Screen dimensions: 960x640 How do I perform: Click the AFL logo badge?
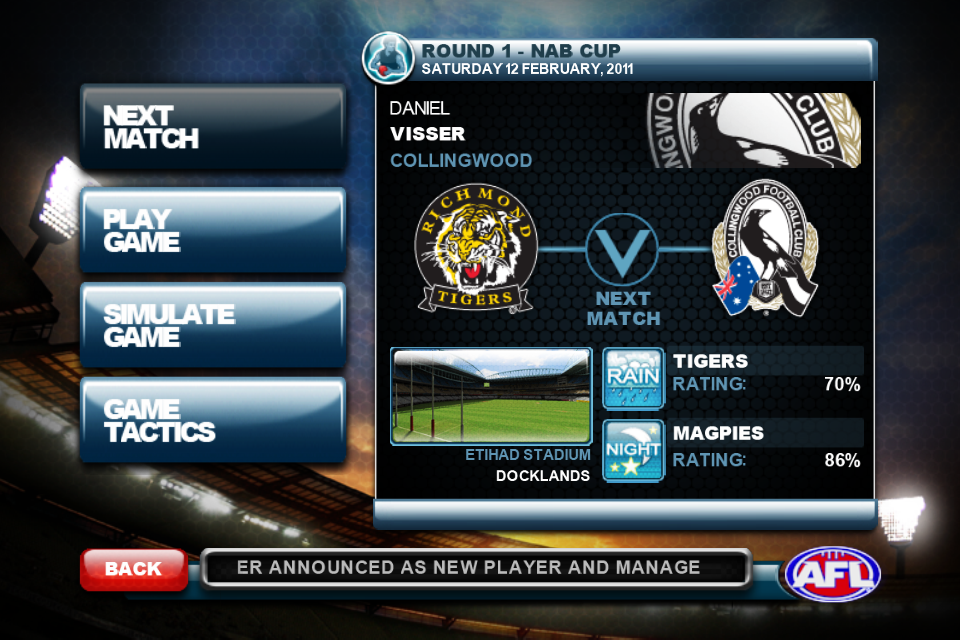[x=833, y=572]
